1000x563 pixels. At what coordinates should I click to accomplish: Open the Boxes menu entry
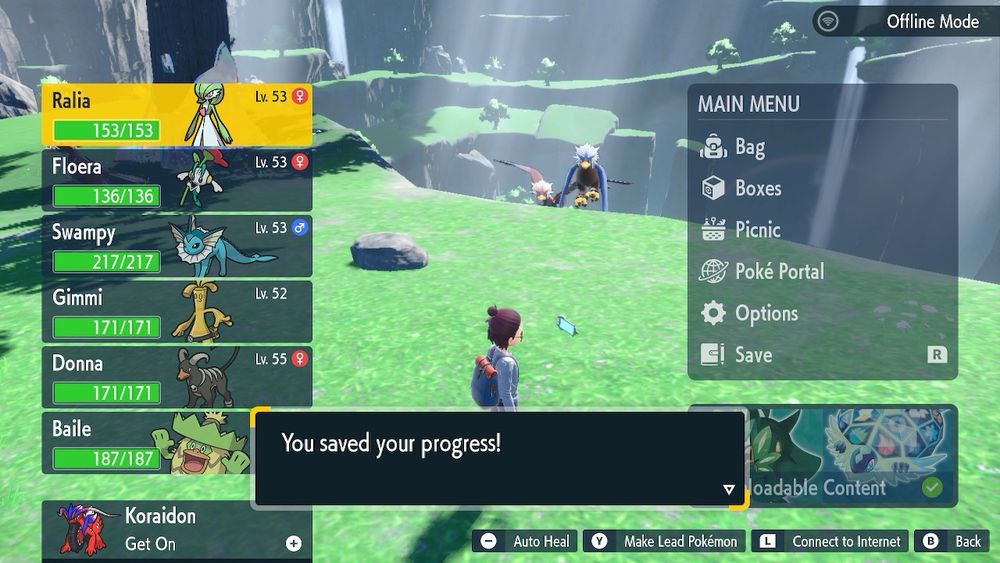point(757,188)
